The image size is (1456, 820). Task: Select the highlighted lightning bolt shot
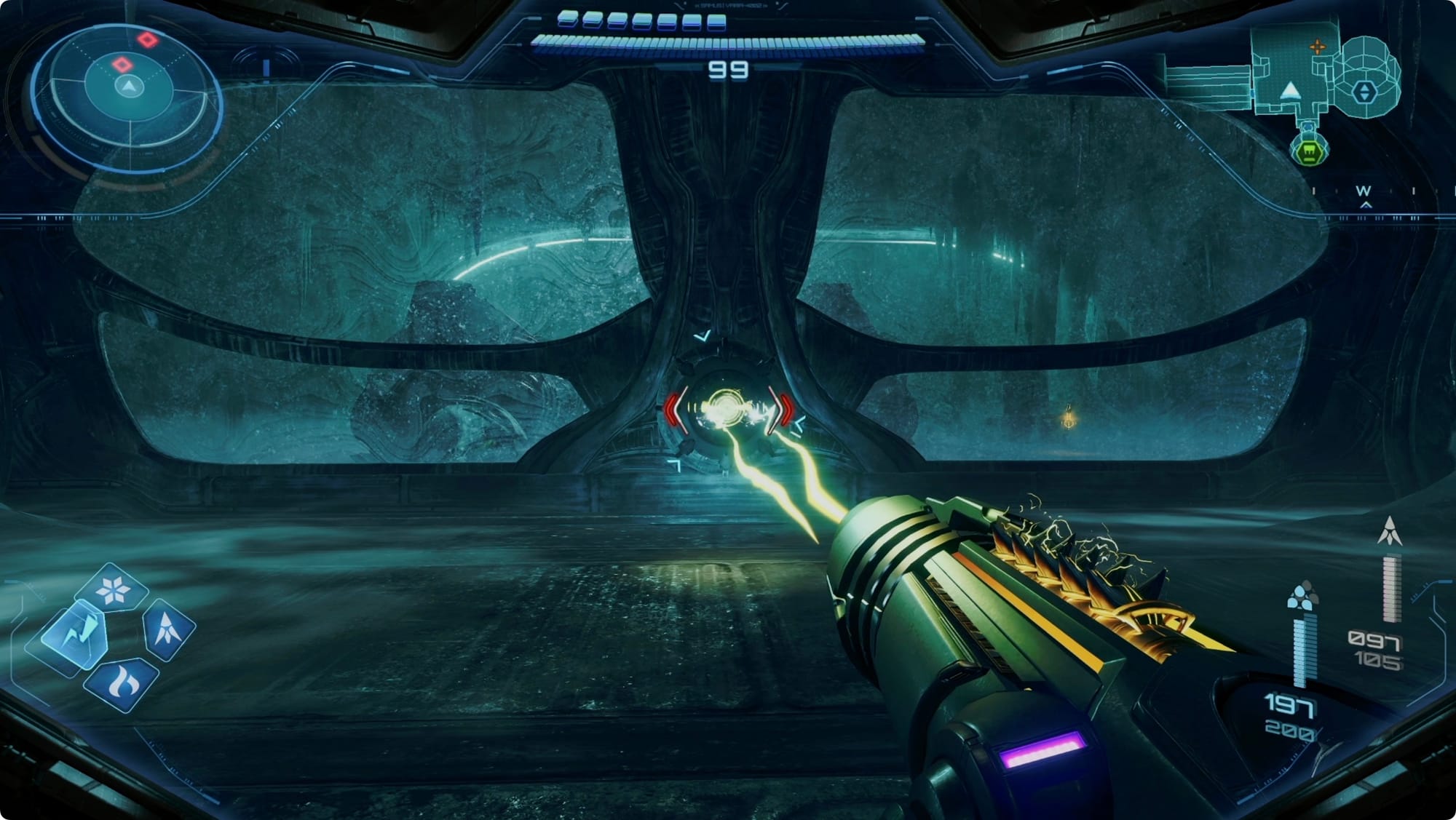pos(76,634)
